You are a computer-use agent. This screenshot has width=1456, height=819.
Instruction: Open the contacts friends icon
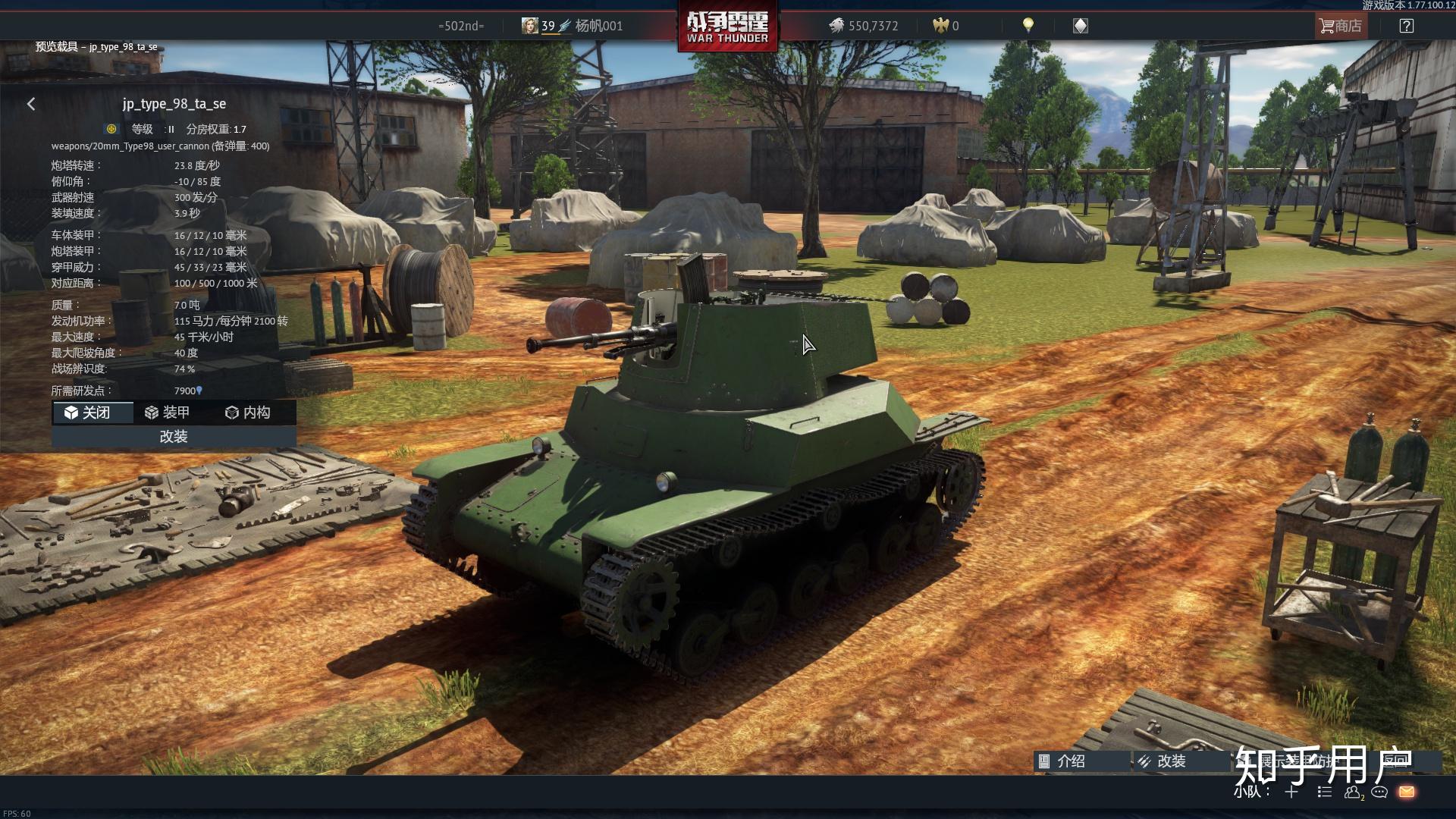coord(1352,792)
